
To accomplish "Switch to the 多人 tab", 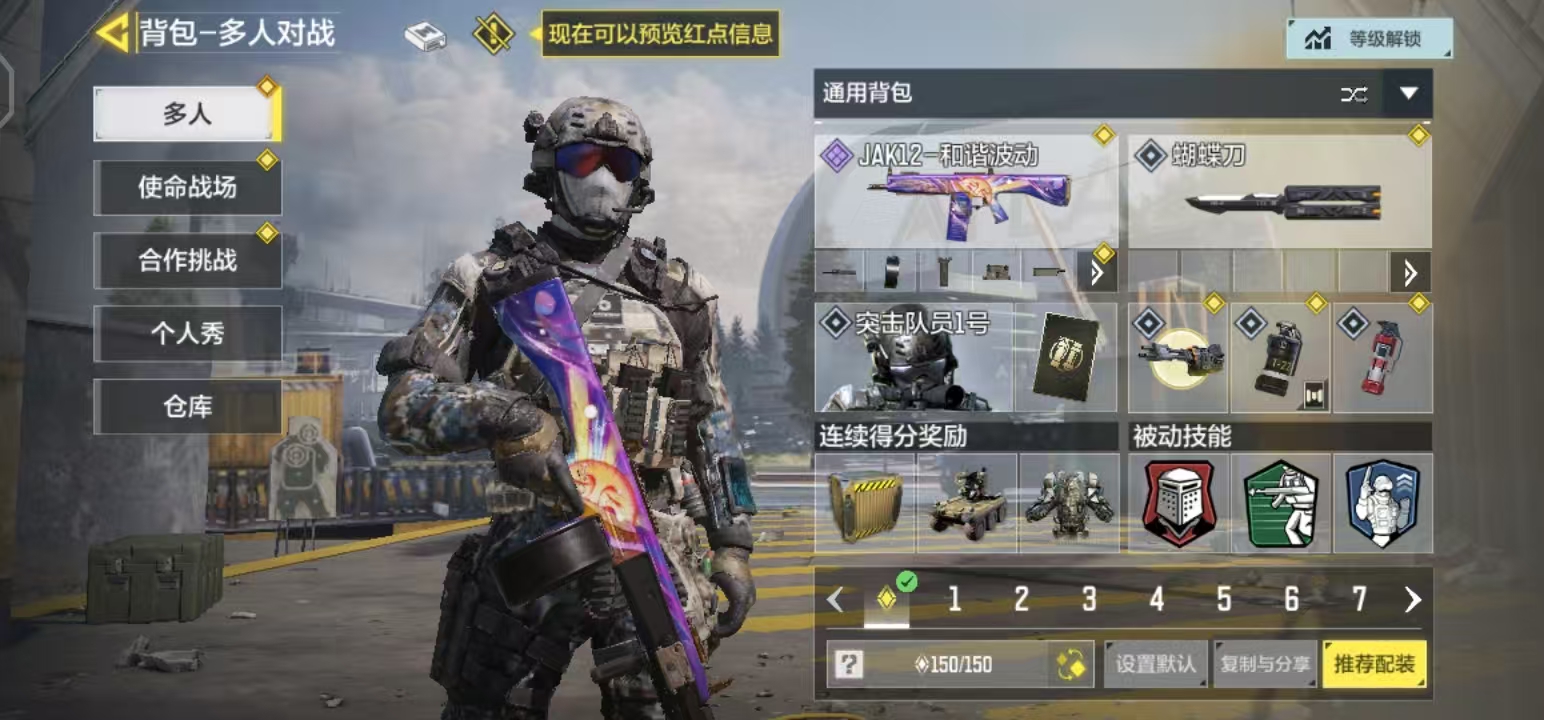I will point(187,114).
